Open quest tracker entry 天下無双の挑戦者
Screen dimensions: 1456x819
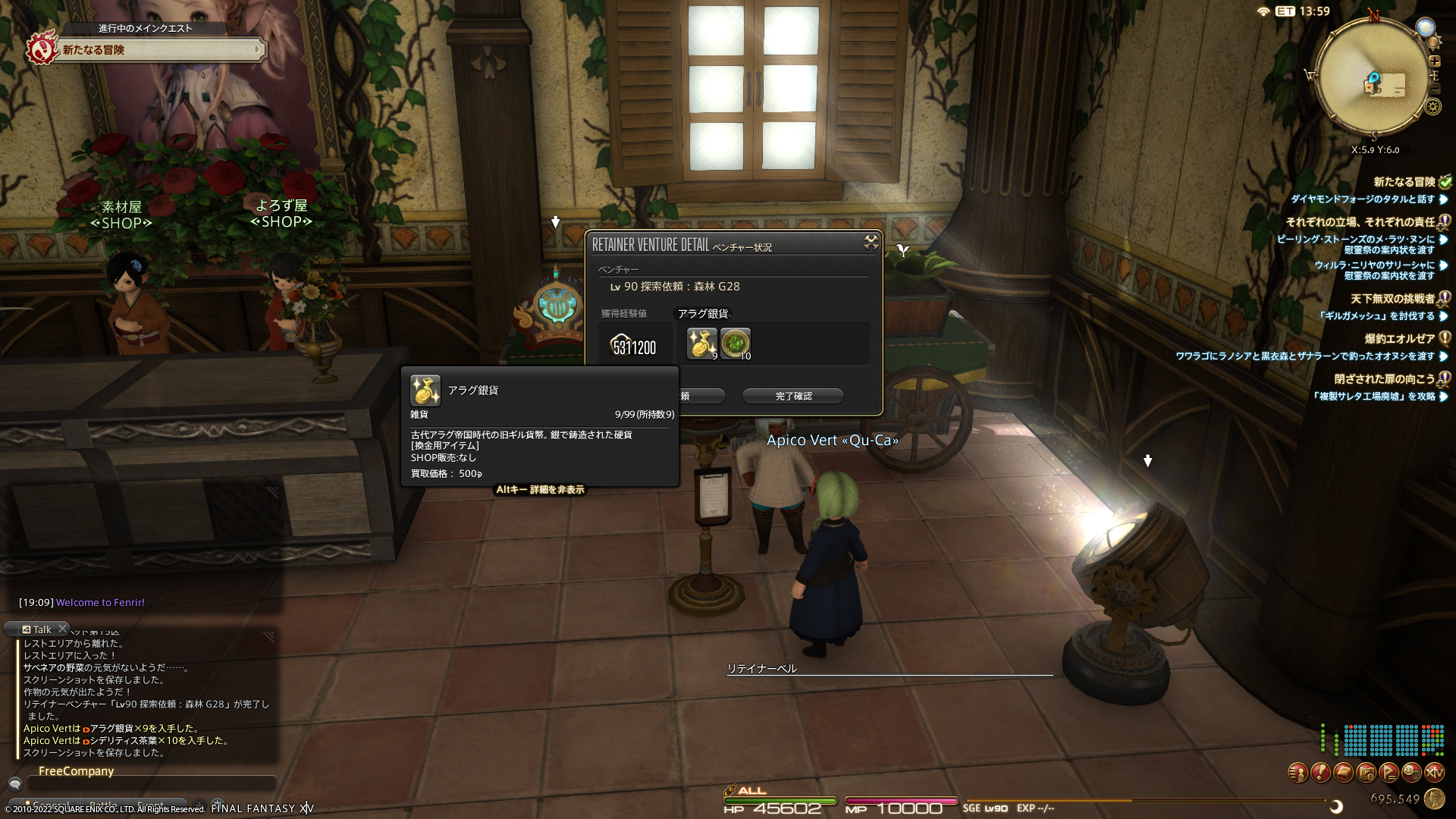(x=1392, y=299)
